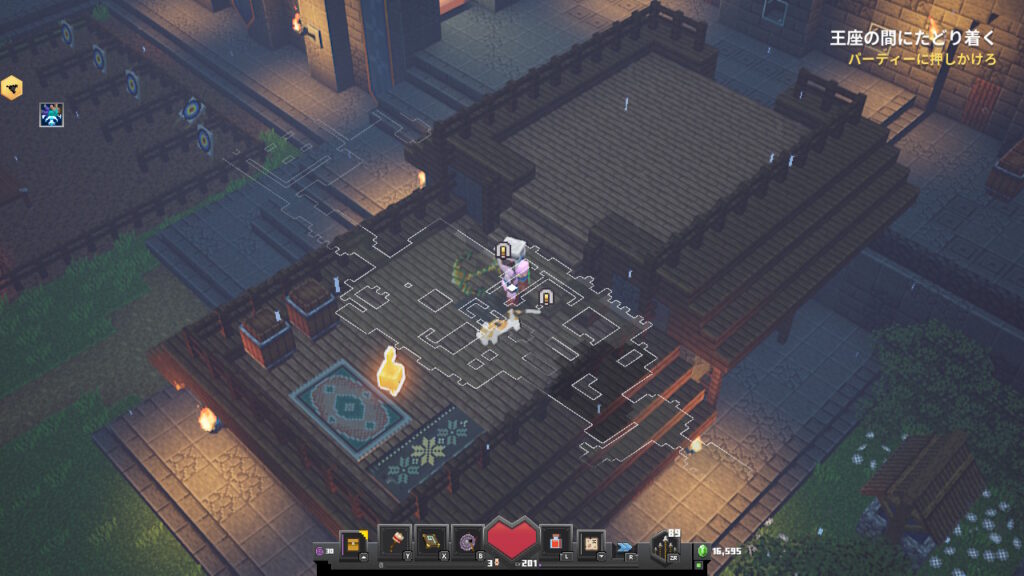Activate the blue dodge roll arrows
Image resolution: width=1024 pixels, height=576 pixels.
pyautogui.click(x=626, y=547)
